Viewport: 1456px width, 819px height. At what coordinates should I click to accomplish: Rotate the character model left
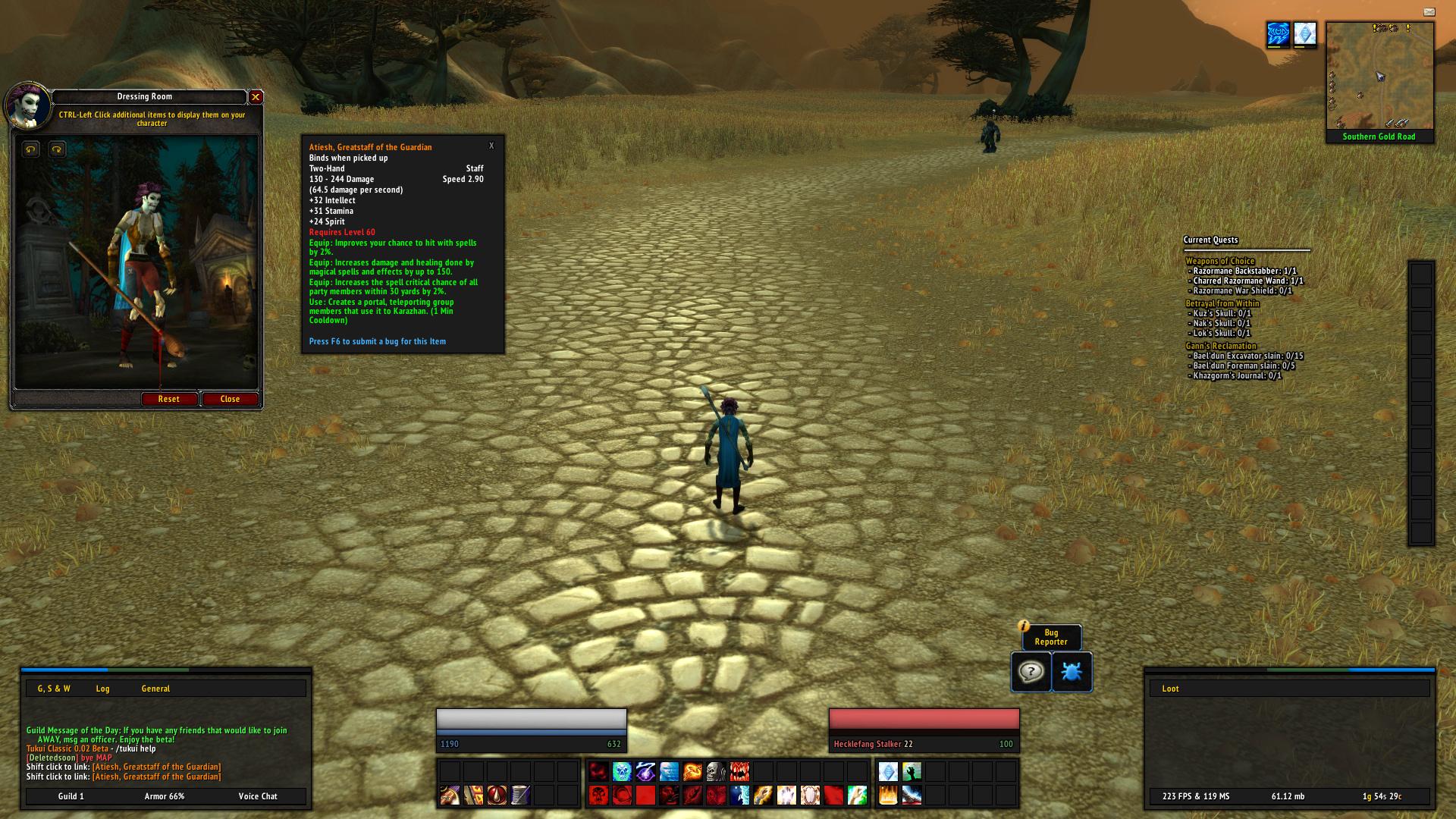tap(30, 149)
